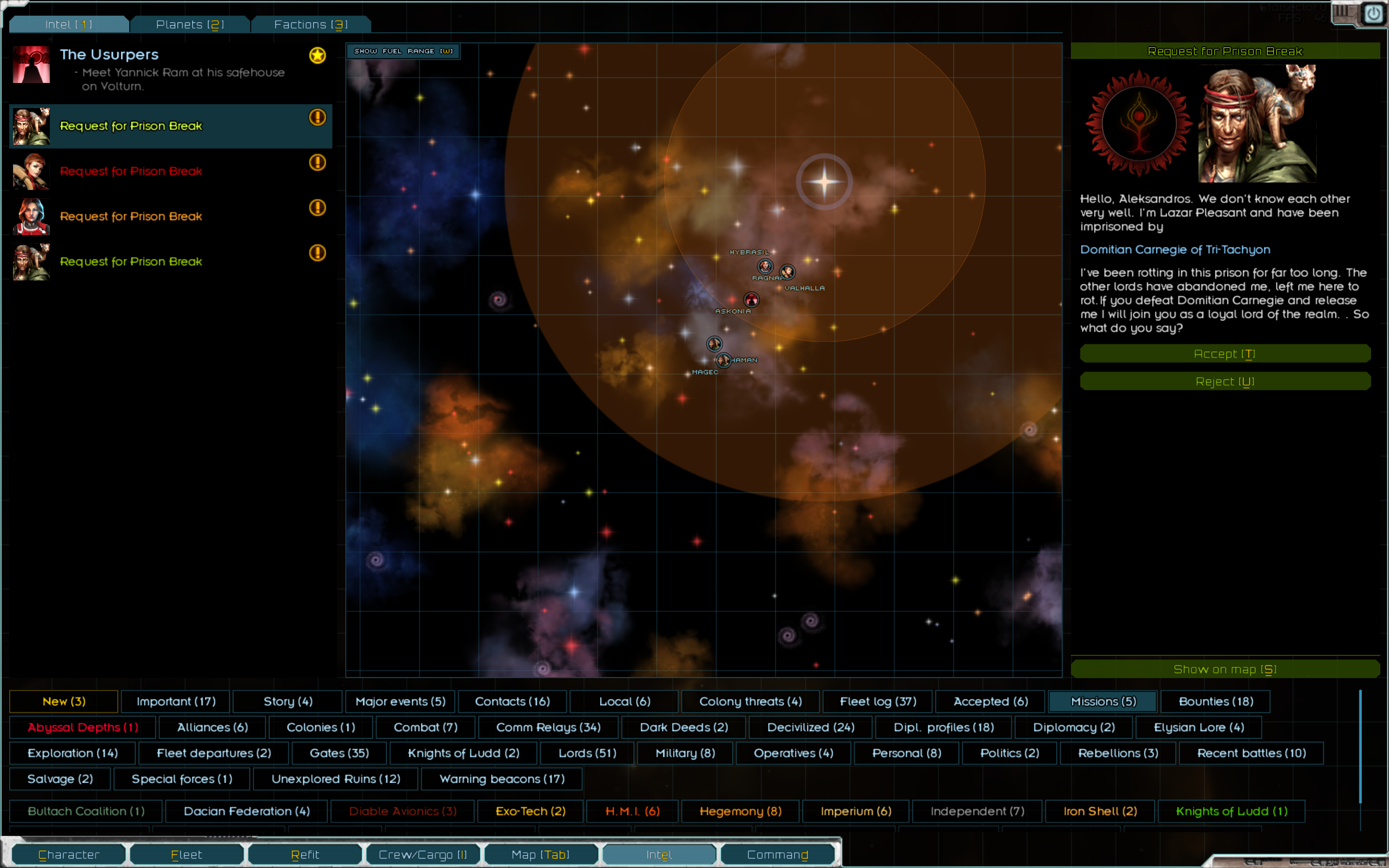Click the Domitian Carnegie of Tri-Tachyon link
This screenshot has width=1389, height=868.
(1175, 249)
